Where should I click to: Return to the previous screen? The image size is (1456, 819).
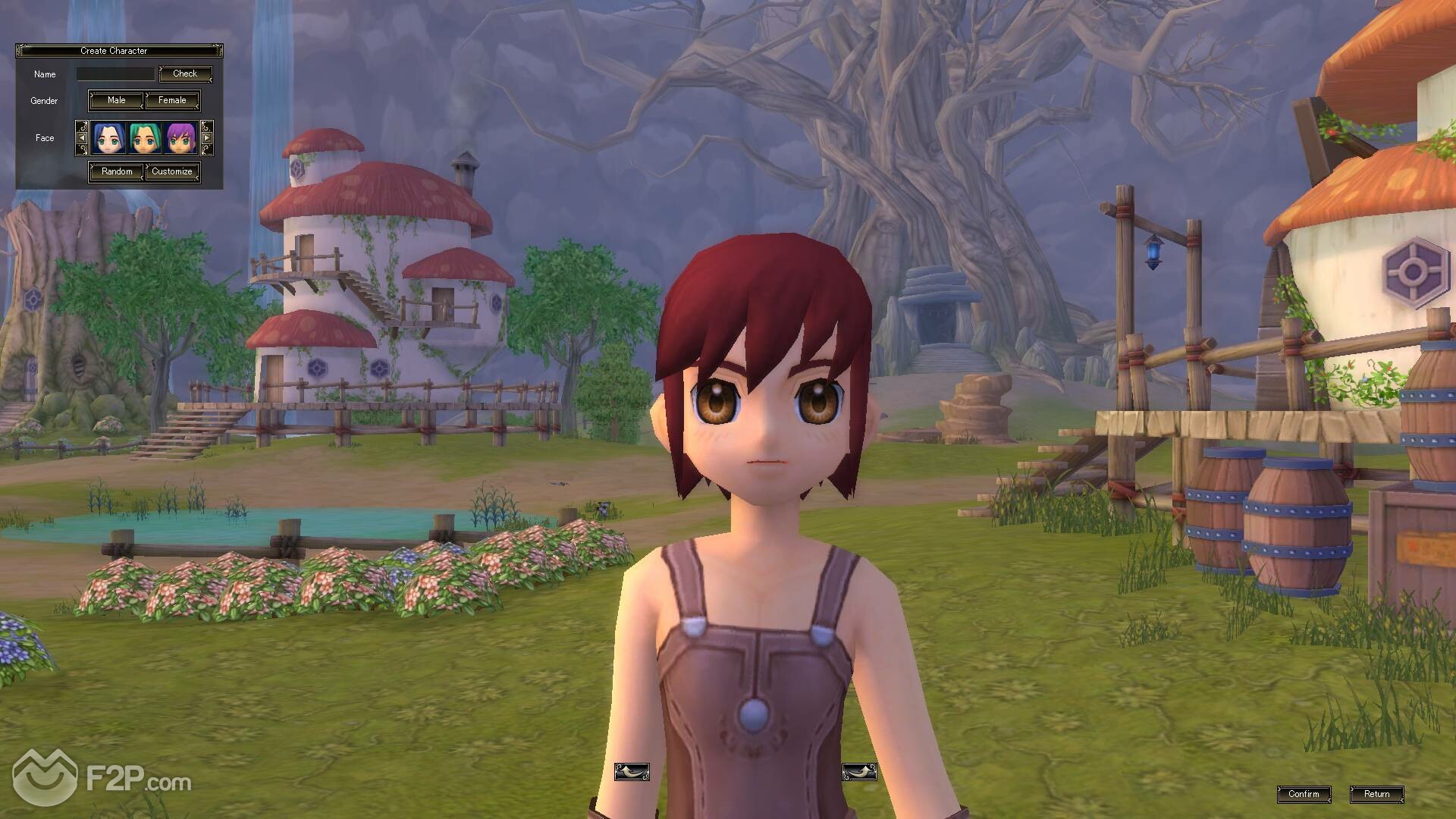1376,794
